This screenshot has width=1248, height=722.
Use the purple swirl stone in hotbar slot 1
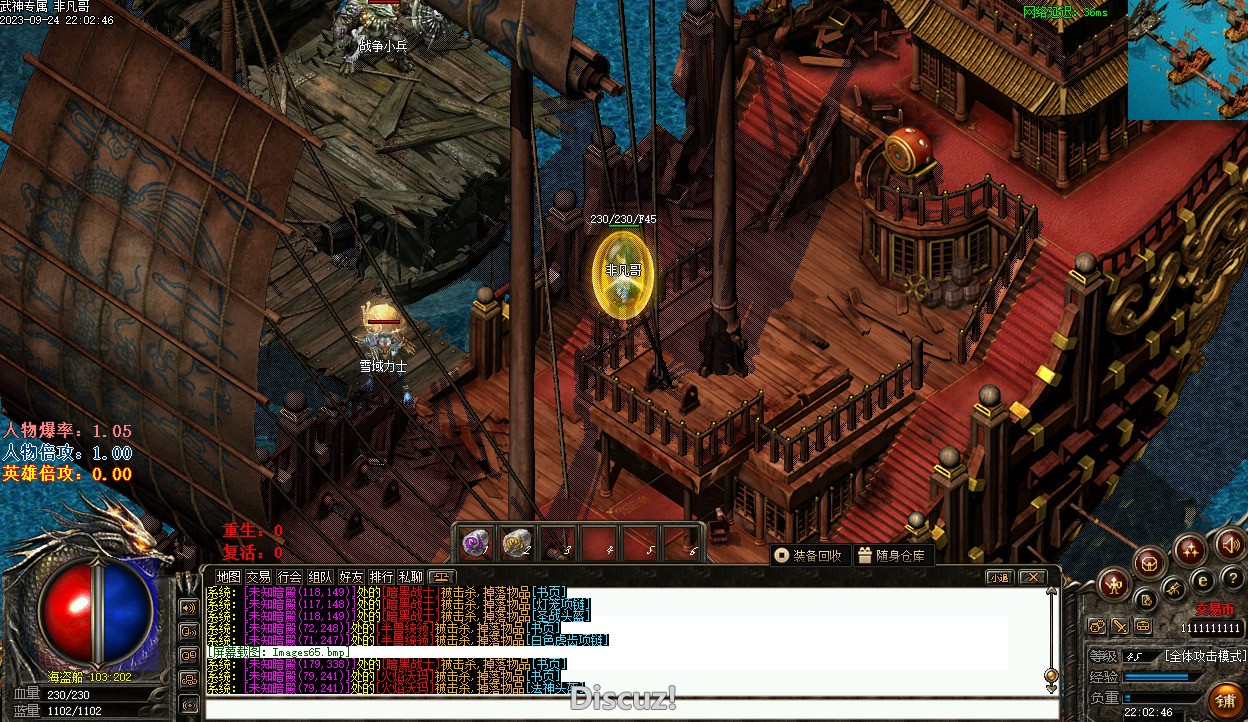coord(475,544)
